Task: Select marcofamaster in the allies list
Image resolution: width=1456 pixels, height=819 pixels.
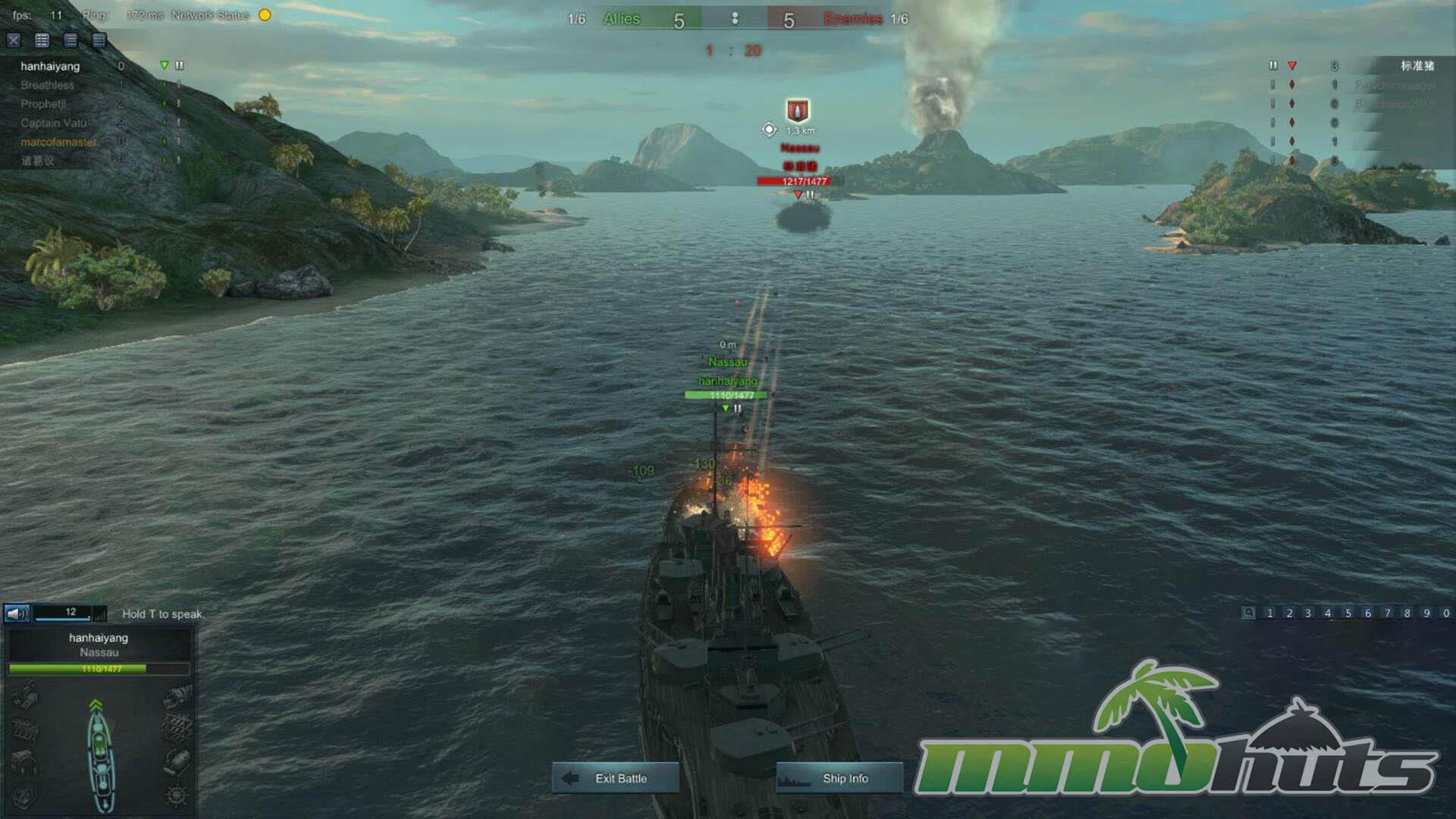Action: pos(58,142)
